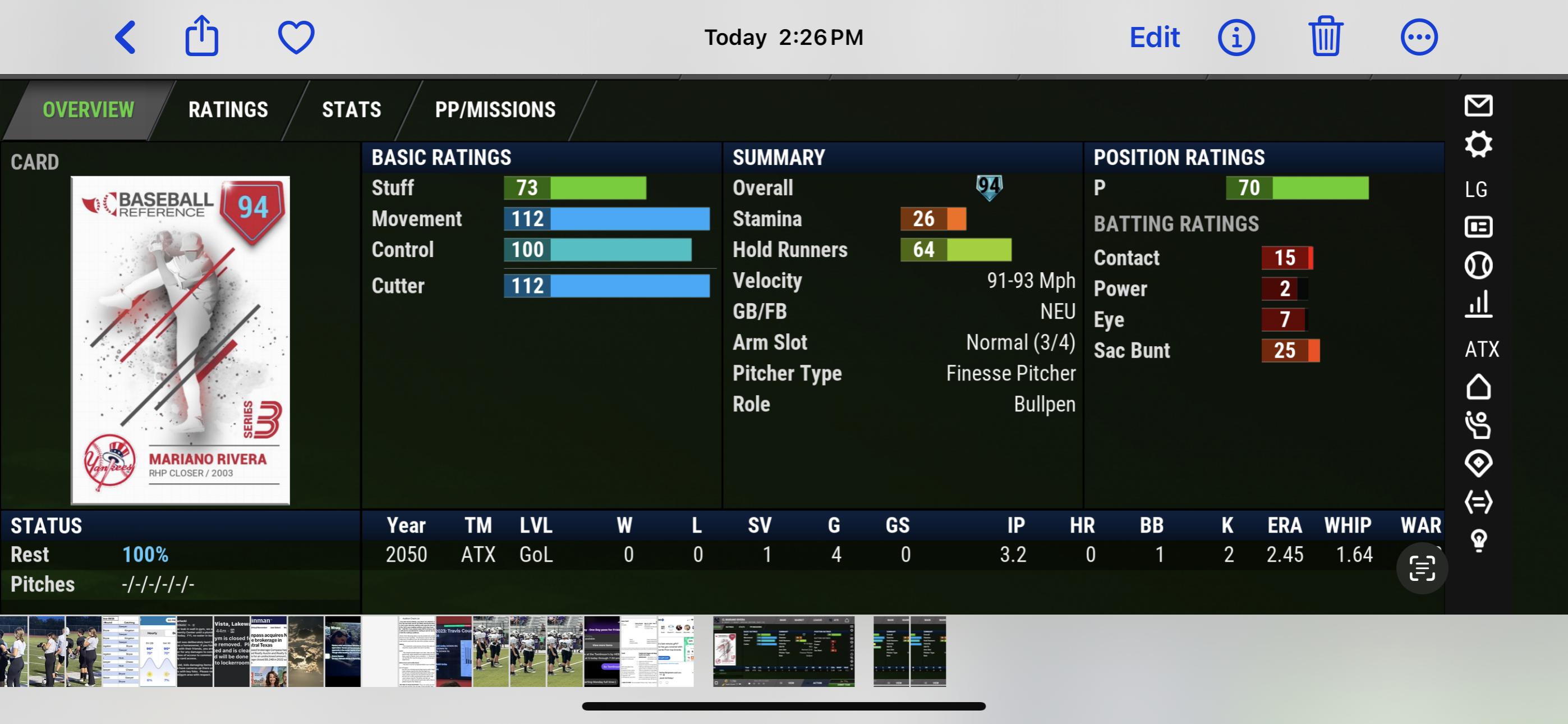The width and height of the screenshot is (1568, 724).
Task: Open the mail envelope icon
Action: click(1478, 106)
